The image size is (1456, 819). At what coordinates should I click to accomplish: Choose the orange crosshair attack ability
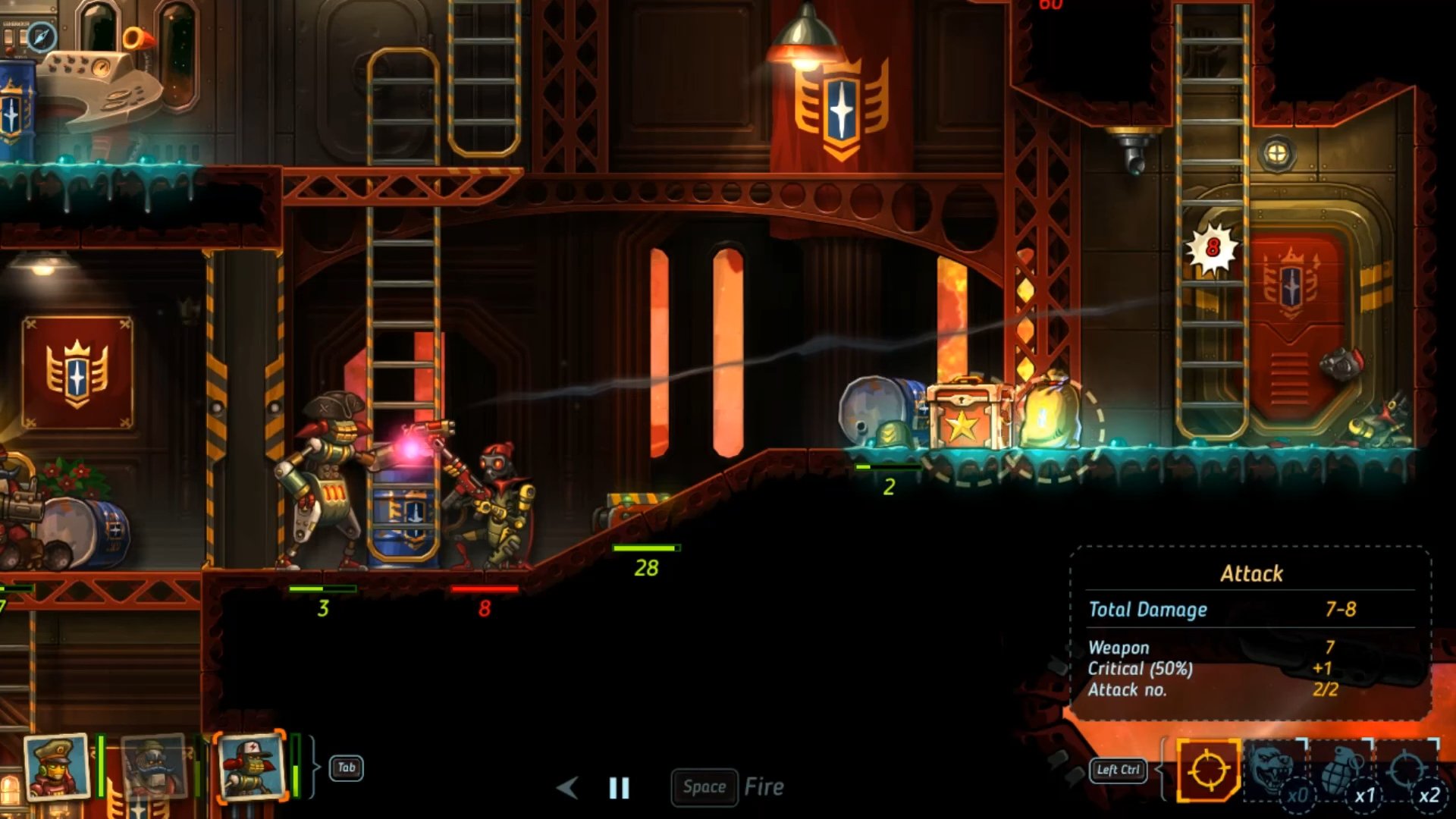(1208, 770)
